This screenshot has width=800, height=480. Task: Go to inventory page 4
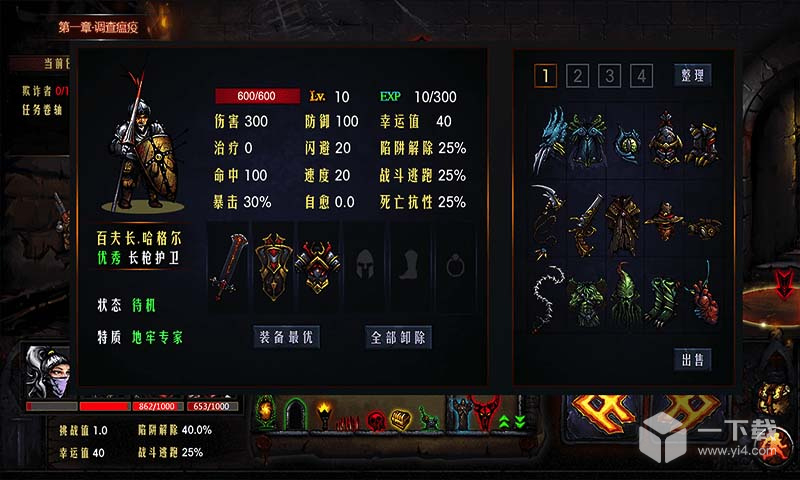click(642, 75)
